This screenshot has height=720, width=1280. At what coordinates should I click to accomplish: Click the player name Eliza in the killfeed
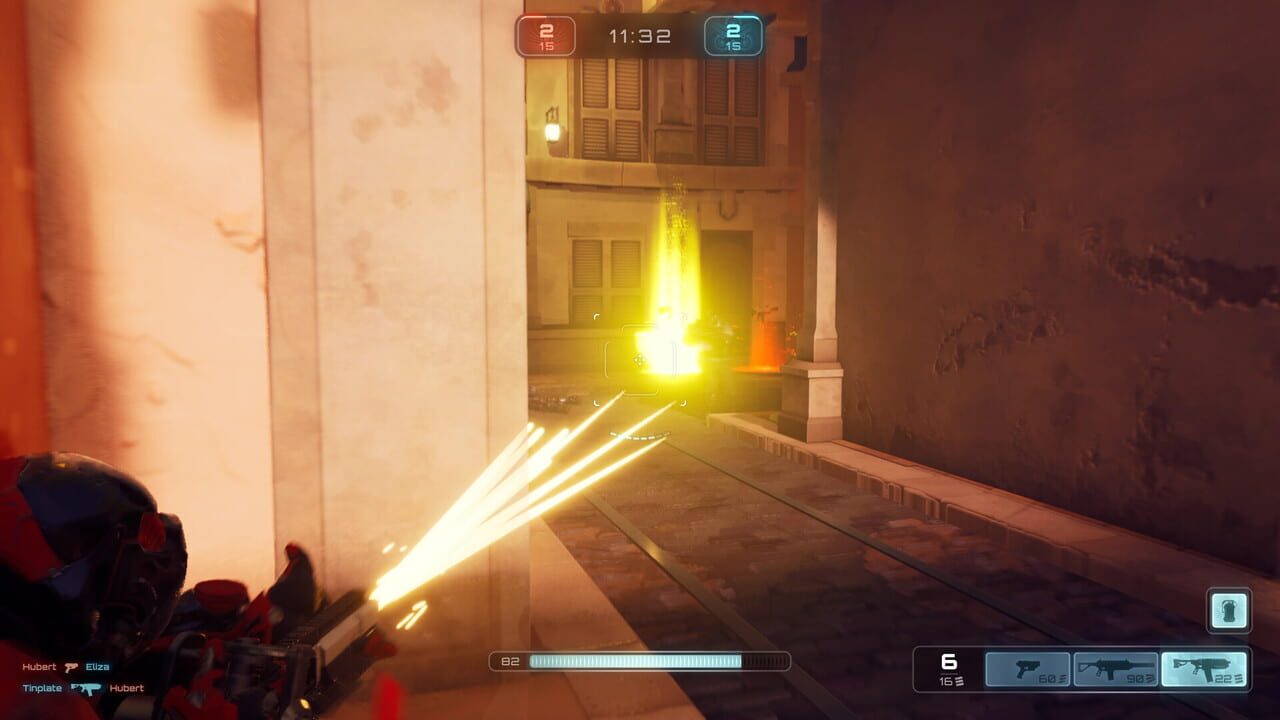coord(100,665)
